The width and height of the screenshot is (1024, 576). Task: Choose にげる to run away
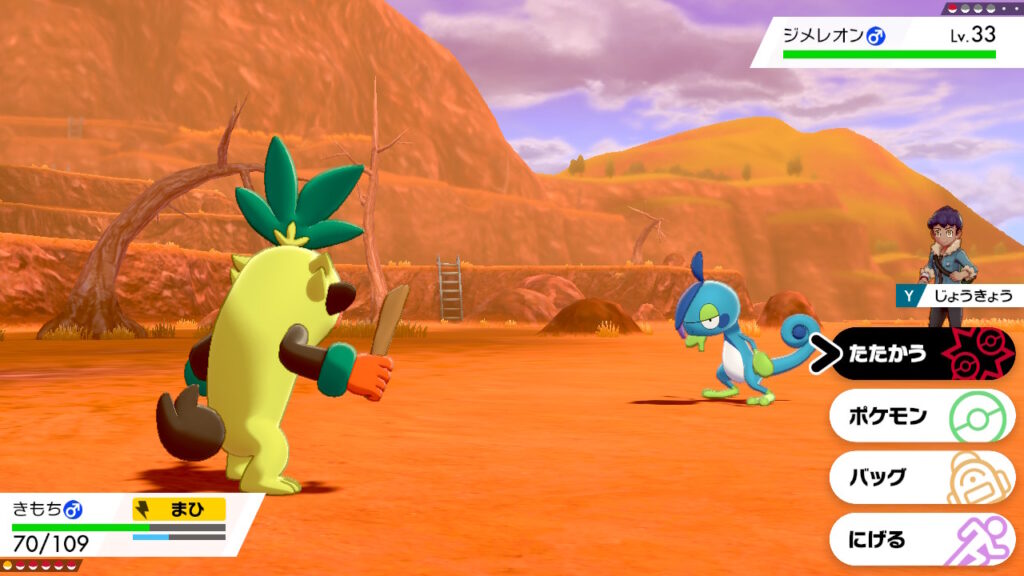coord(920,540)
